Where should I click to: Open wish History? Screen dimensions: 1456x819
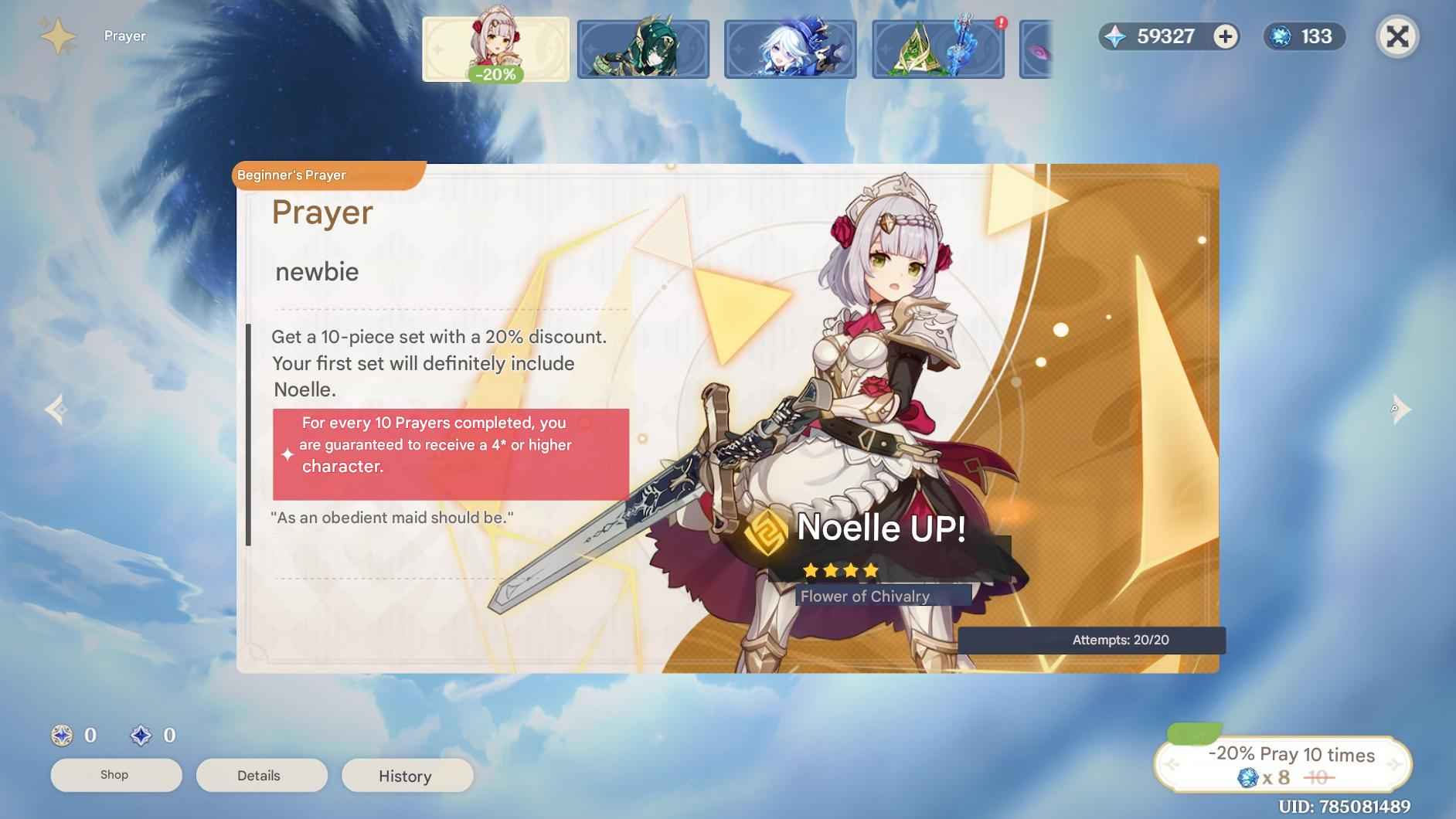(407, 776)
